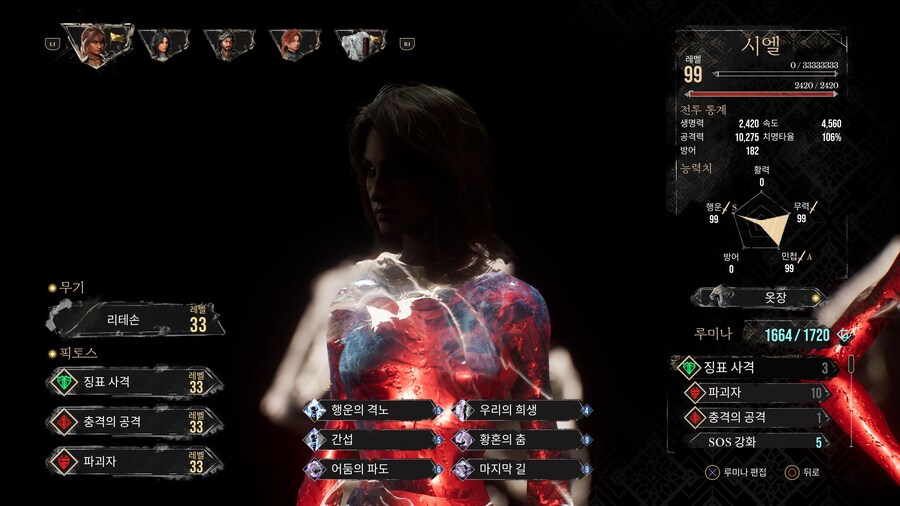Image resolution: width=900 pixels, height=506 pixels.
Task: Select the first character portrait with the flag
Action: tap(96, 43)
